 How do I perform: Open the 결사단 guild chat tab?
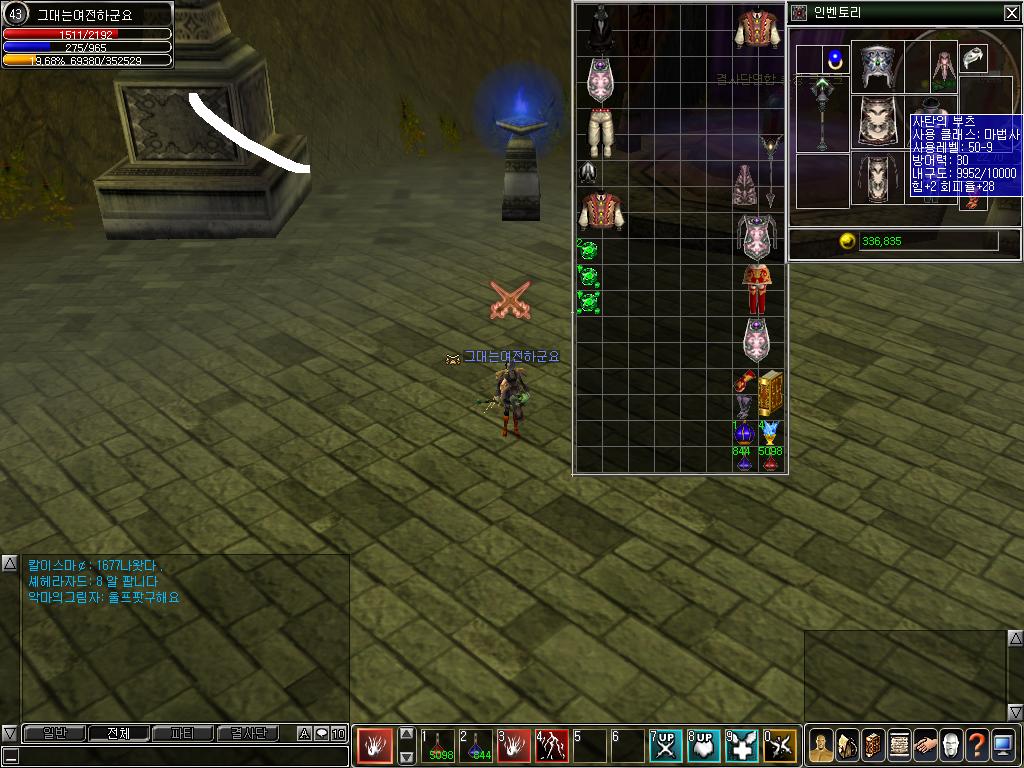[248, 734]
